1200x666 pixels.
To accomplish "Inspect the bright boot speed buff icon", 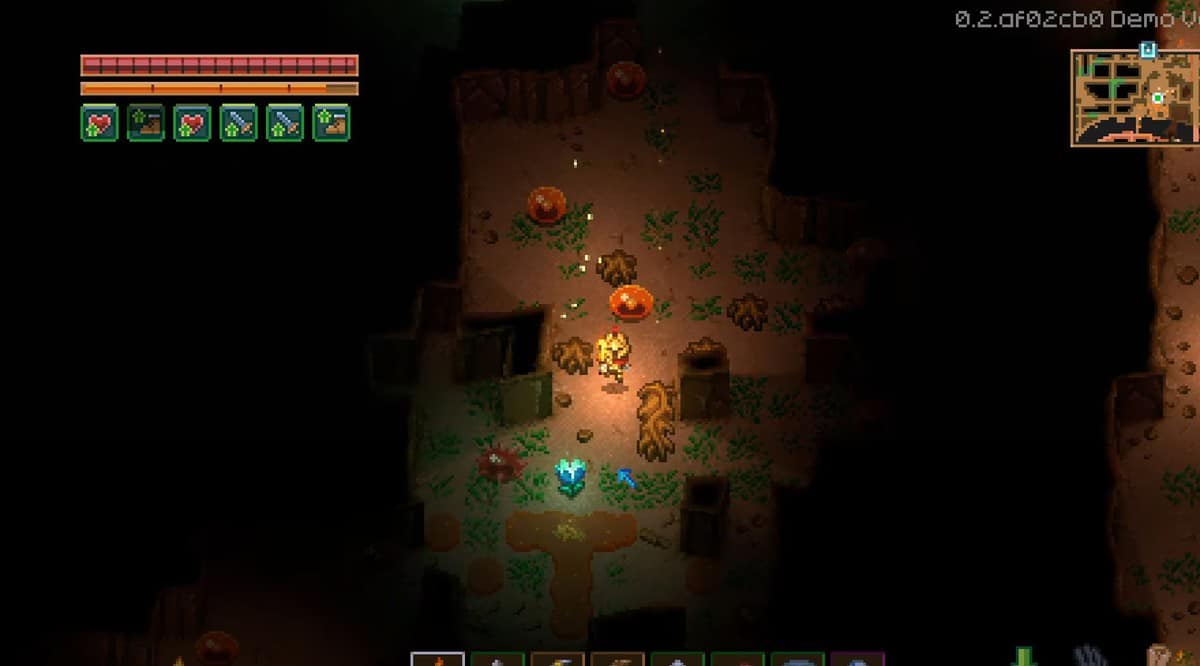I will (331, 123).
